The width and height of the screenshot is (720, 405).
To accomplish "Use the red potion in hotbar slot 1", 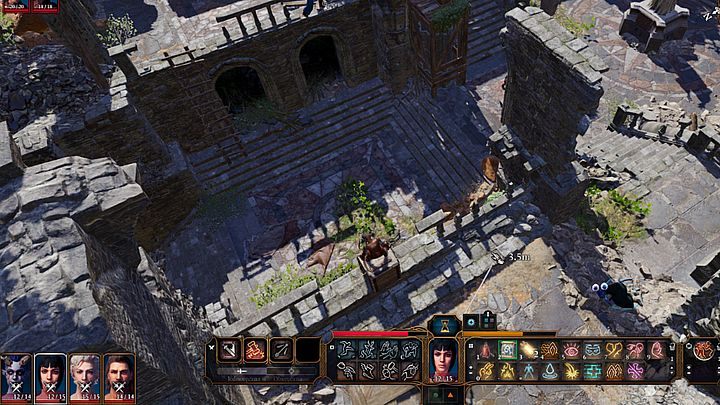I will click(486, 350).
